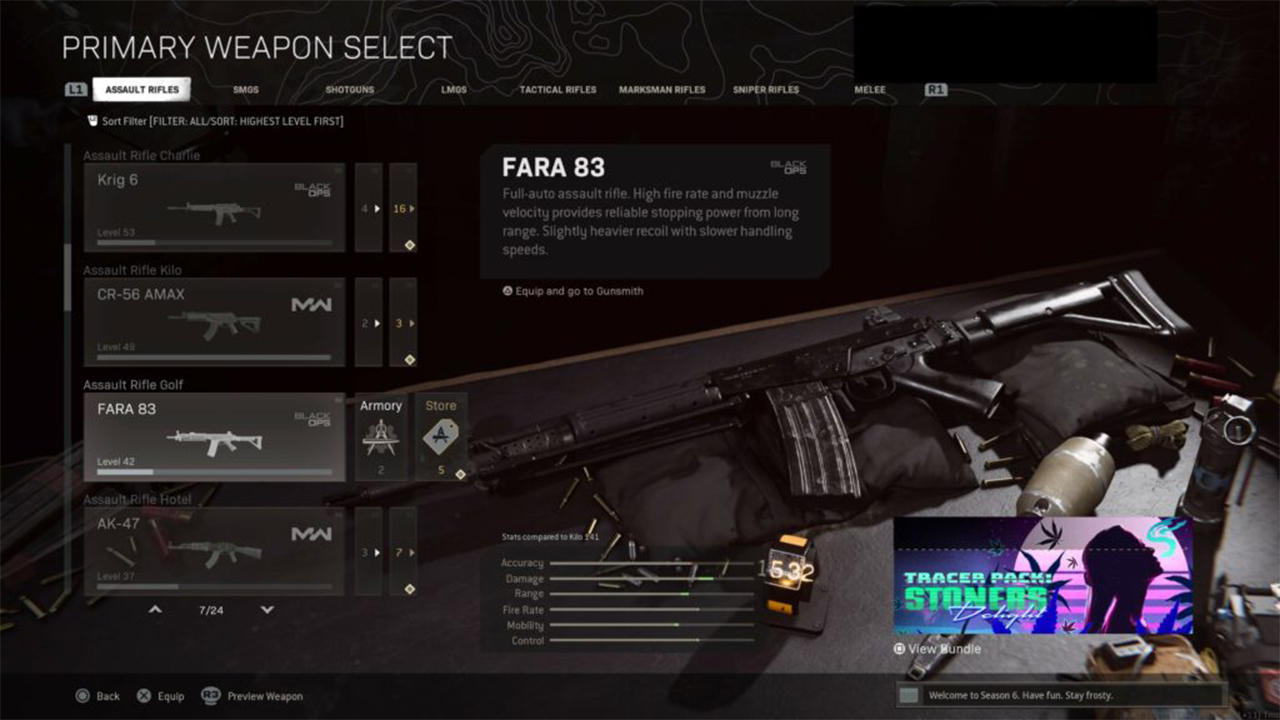This screenshot has height=720, width=1280.
Task: Click the Welcome to Season 6 message
Action: point(1060,695)
